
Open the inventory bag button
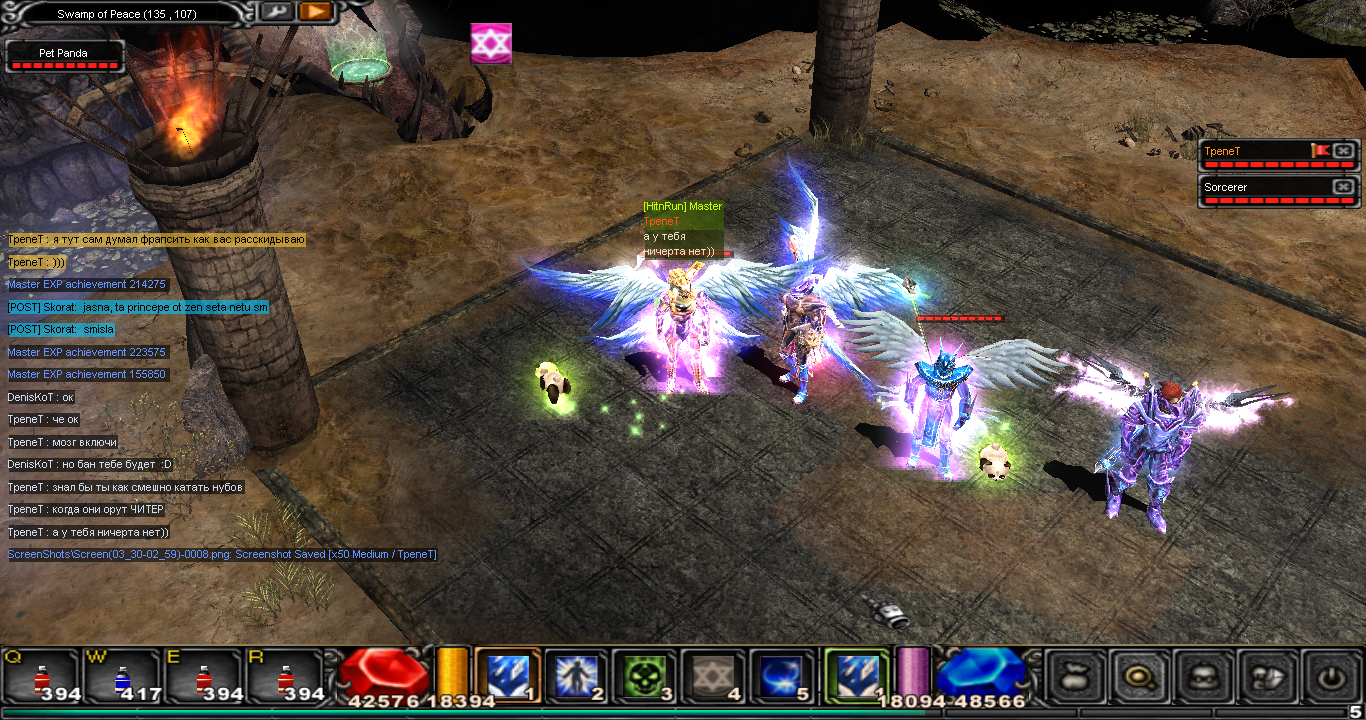click(1075, 677)
